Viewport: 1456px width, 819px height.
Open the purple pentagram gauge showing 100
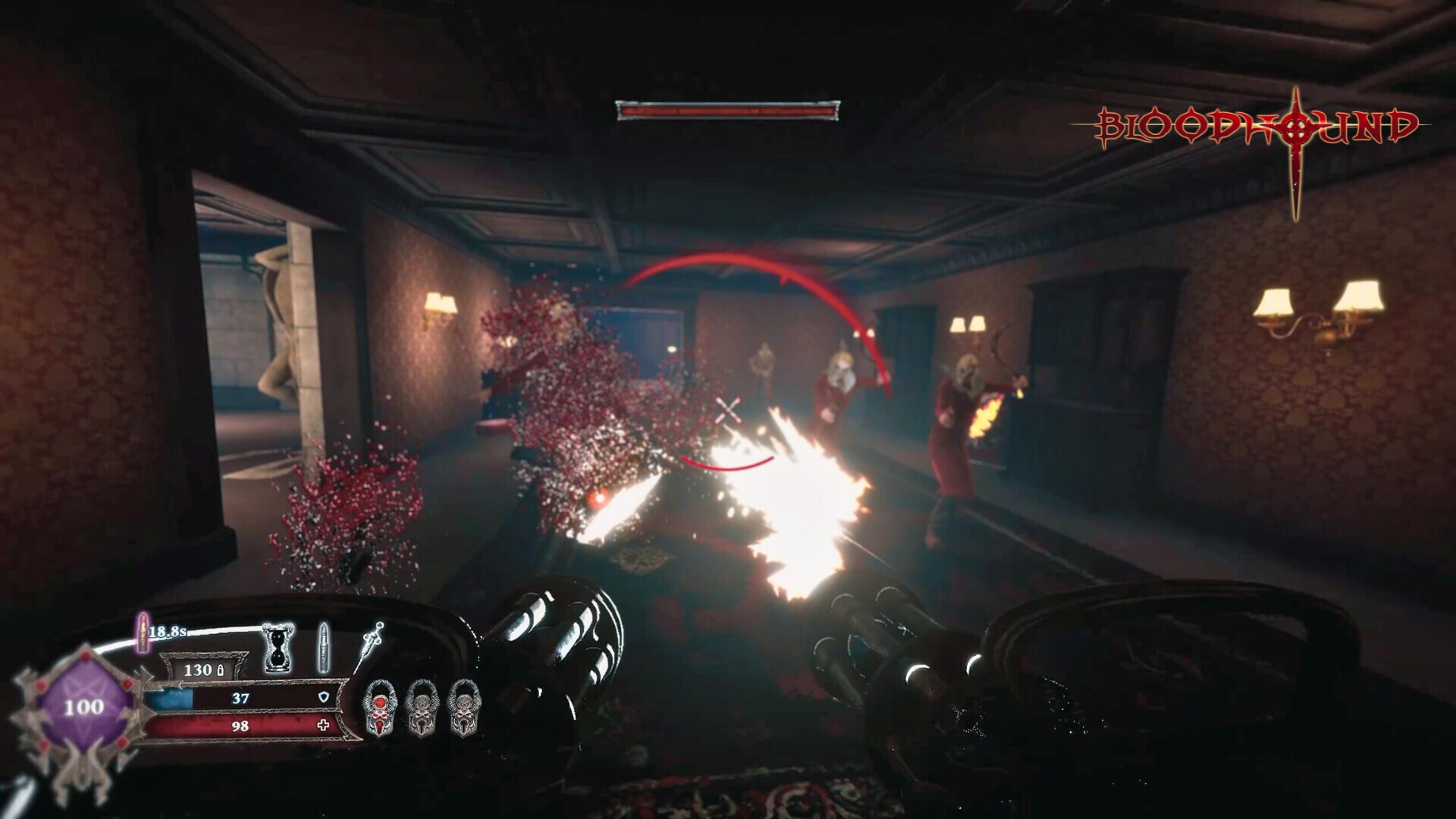tap(85, 706)
